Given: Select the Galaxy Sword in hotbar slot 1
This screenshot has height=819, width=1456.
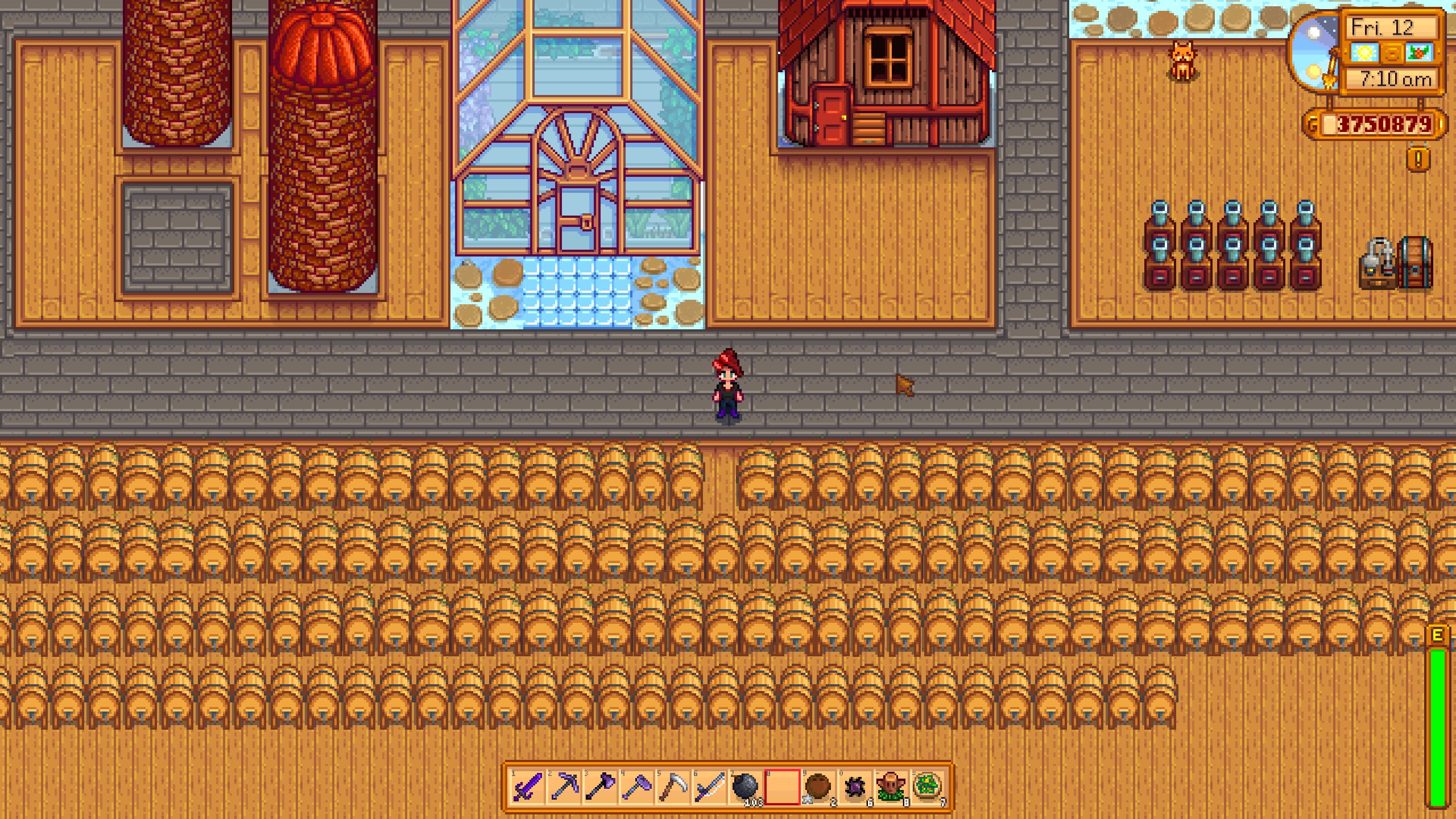Looking at the screenshot, I should [x=527, y=787].
